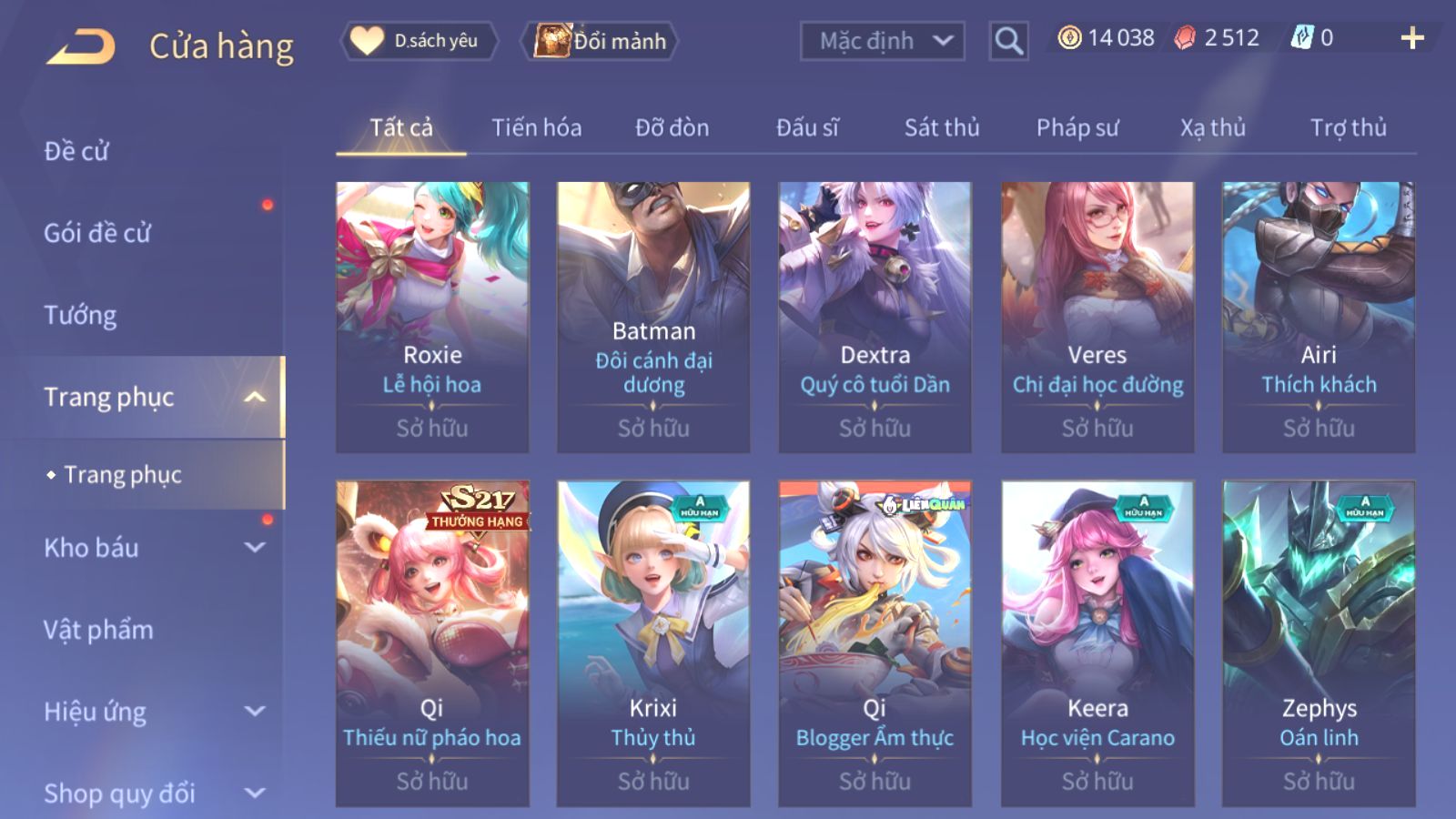
Task: Choose the Batman Đôi cánh đại dương skin
Action: click(x=653, y=317)
